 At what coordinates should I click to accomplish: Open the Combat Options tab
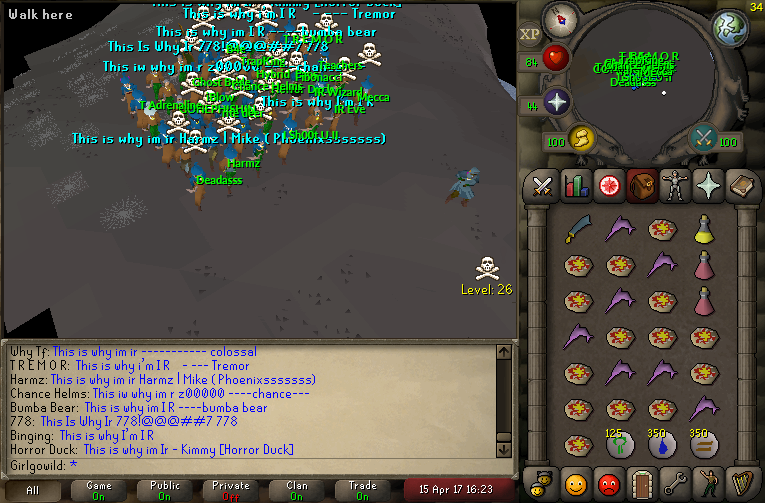pyautogui.click(x=543, y=185)
